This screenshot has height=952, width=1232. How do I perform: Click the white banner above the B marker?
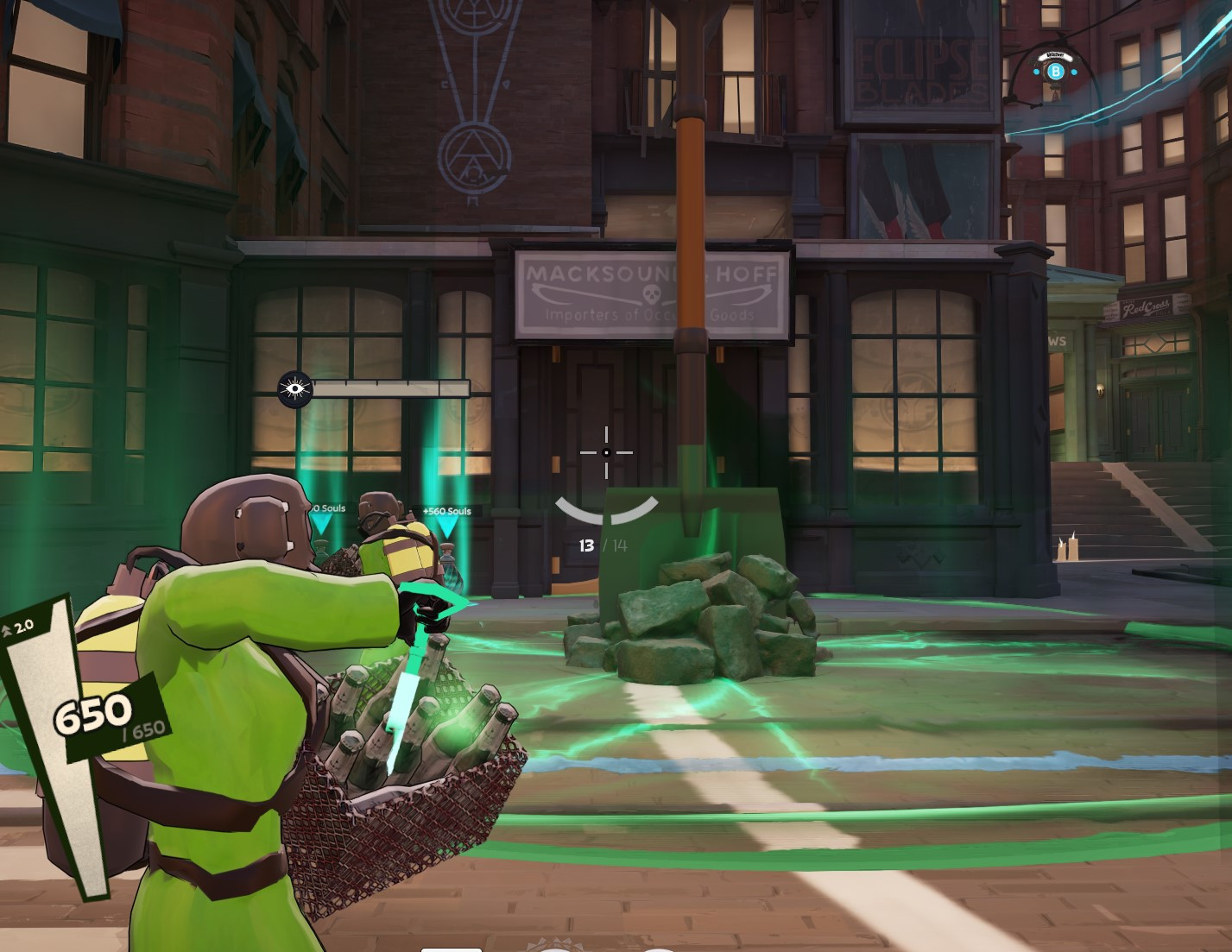(x=1056, y=57)
